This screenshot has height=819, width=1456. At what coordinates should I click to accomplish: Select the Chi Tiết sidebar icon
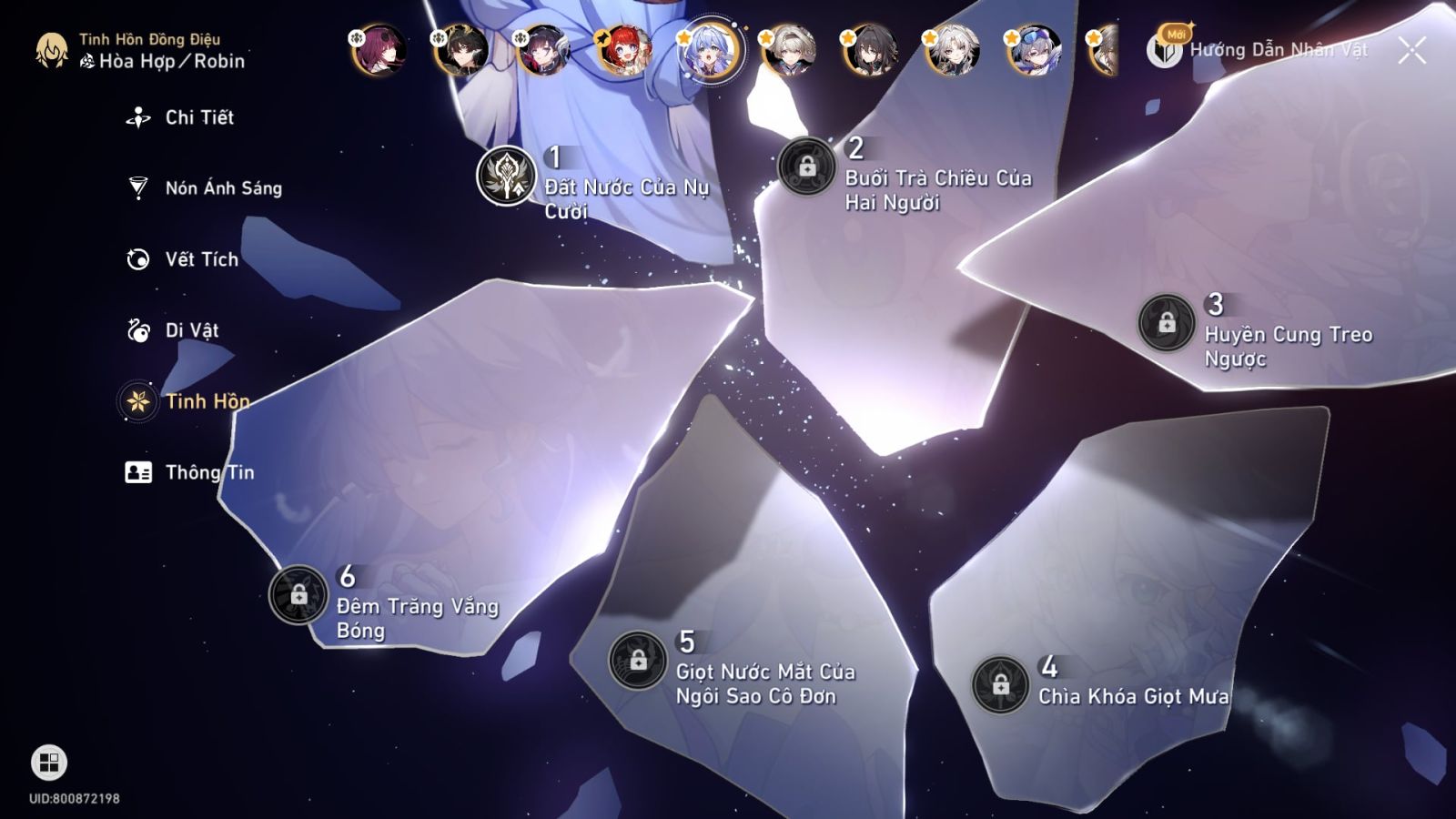136,116
